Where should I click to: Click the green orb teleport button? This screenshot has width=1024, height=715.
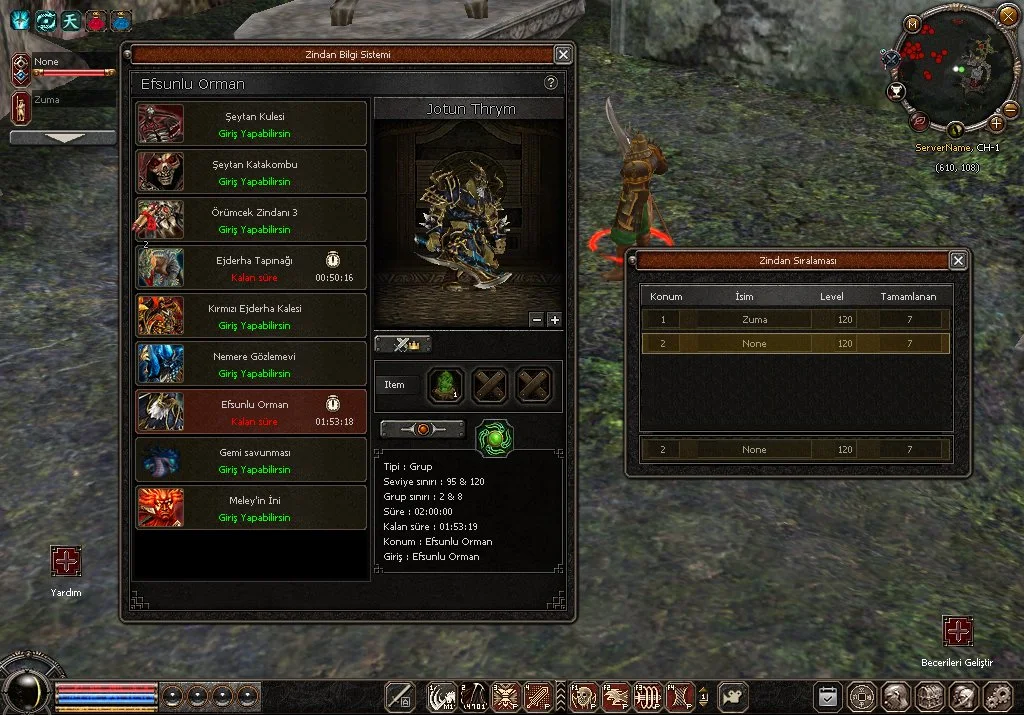coord(494,437)
